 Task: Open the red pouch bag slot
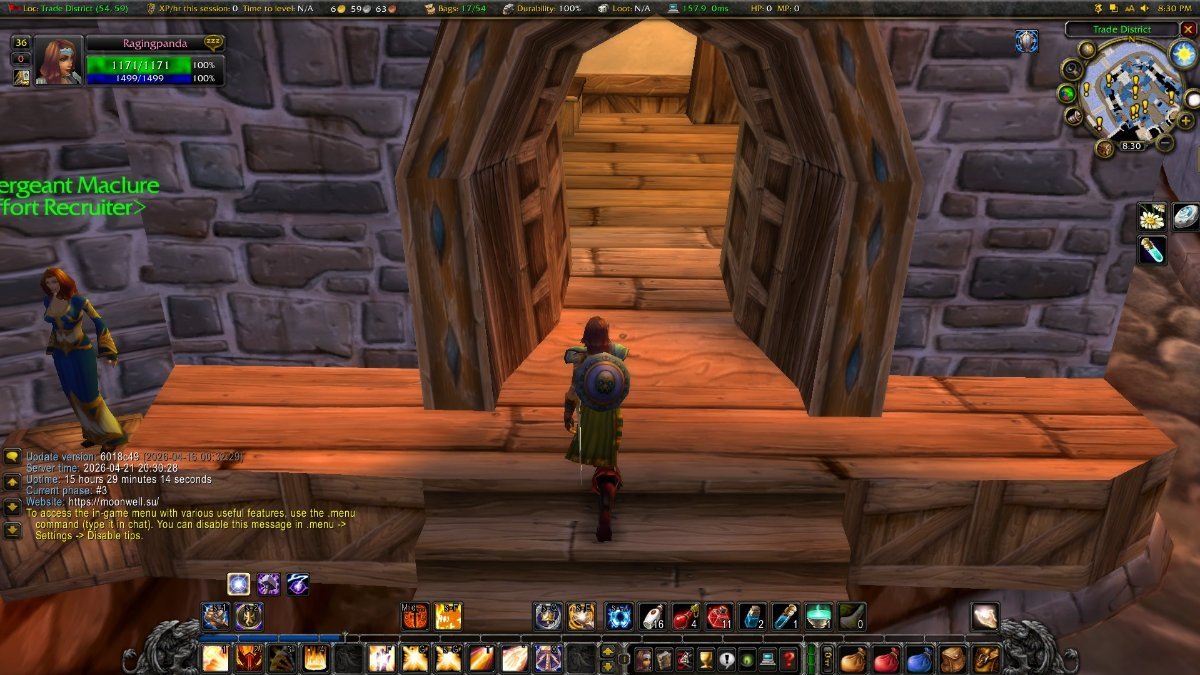[x=885, y=659]
